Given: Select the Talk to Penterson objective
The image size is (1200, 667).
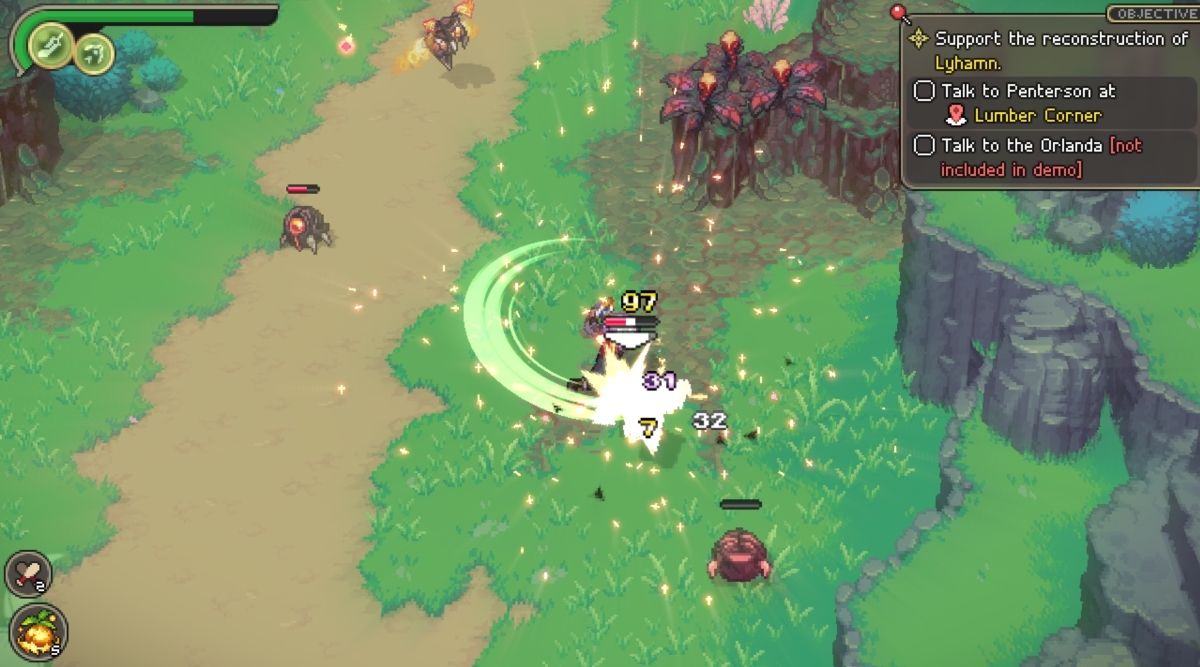Looking at the screenshot, I should [x=1028, y=91].
